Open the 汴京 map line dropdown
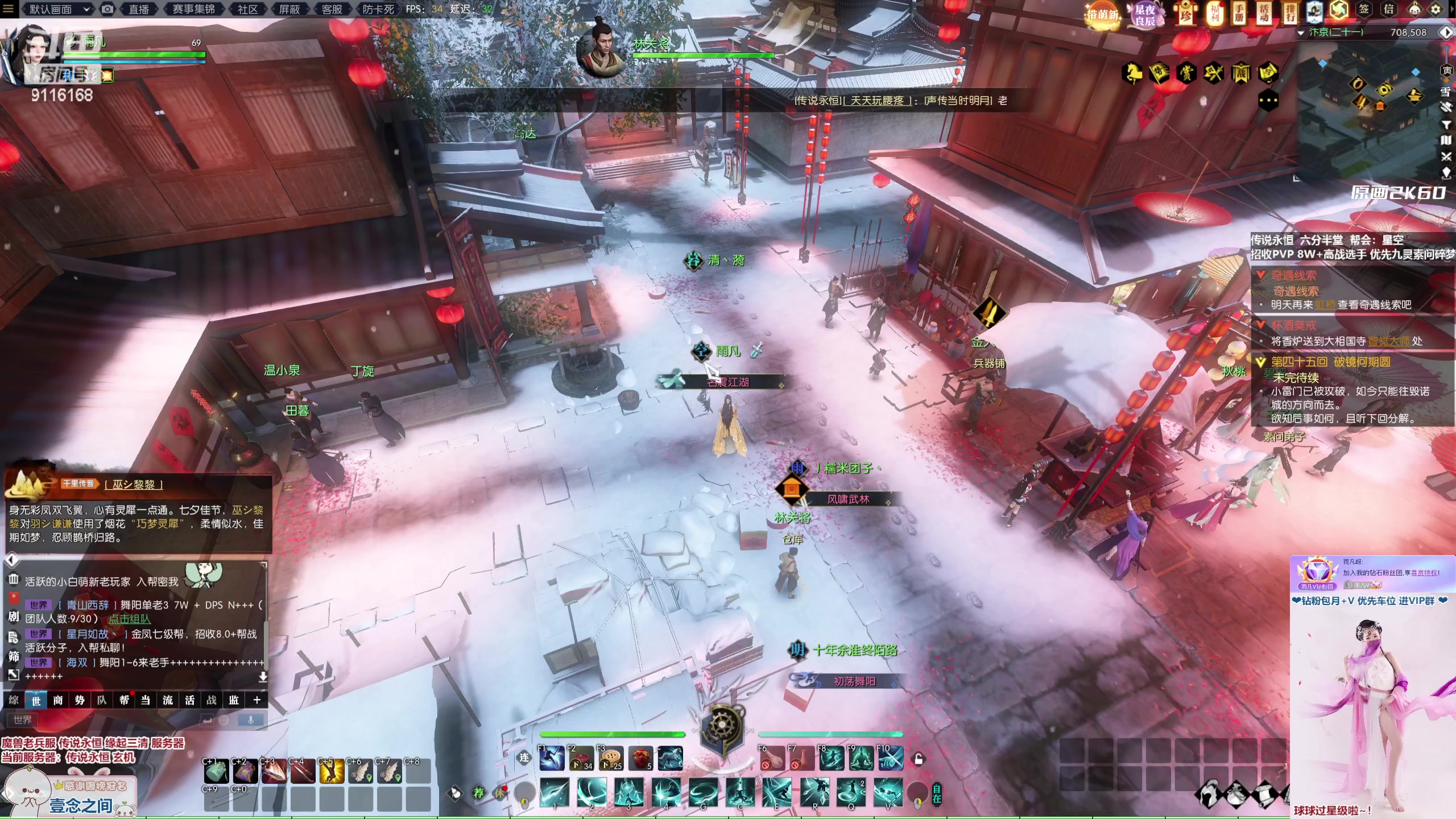Screen dimensions: 1456x819 (1301, 33)
